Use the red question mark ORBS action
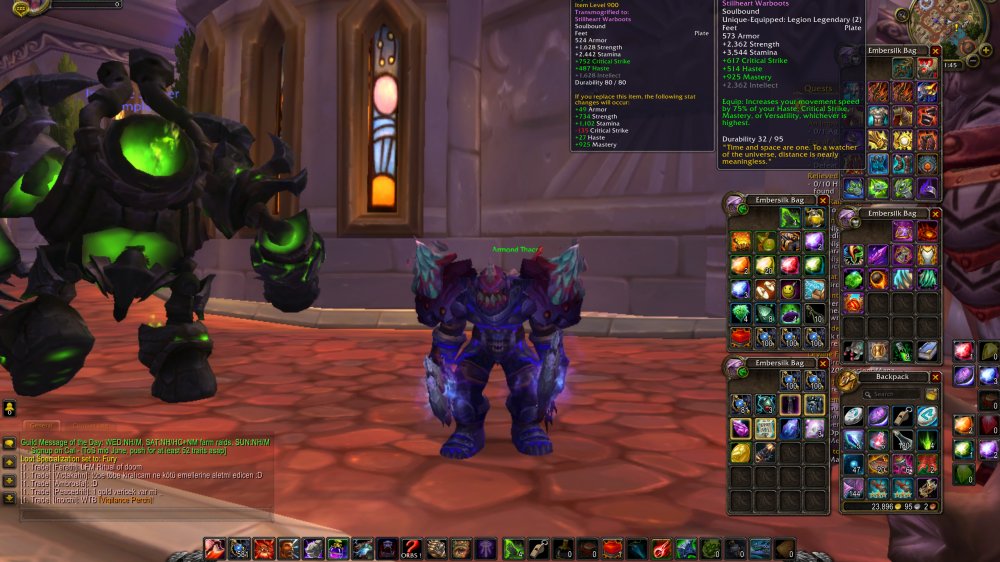1000x562 pixels. pyautogui.click(x=411, y=548)
